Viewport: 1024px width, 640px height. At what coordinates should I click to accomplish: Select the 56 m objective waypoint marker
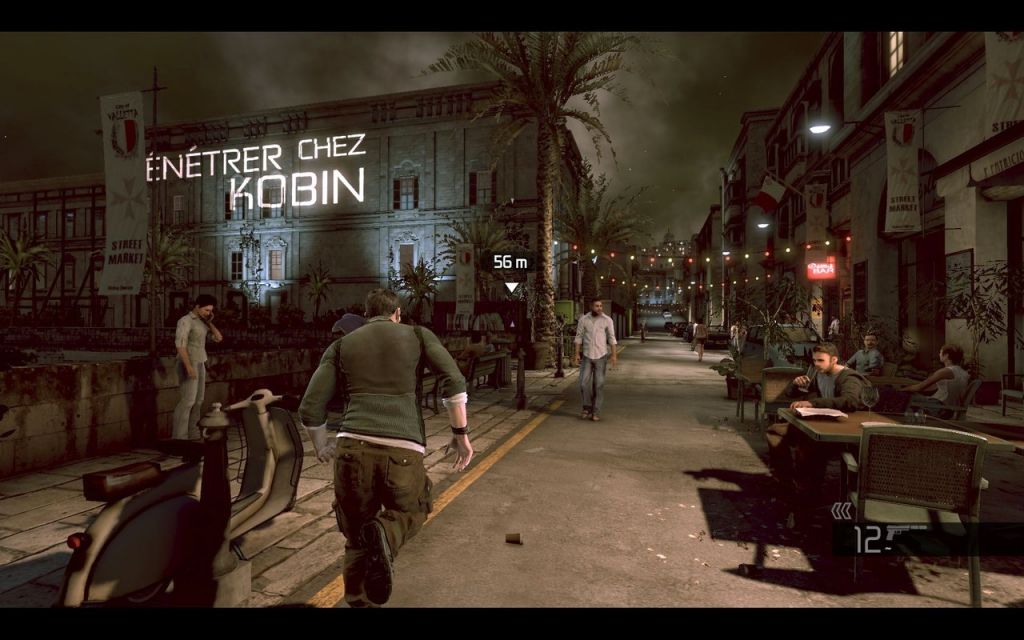[511, 263]
